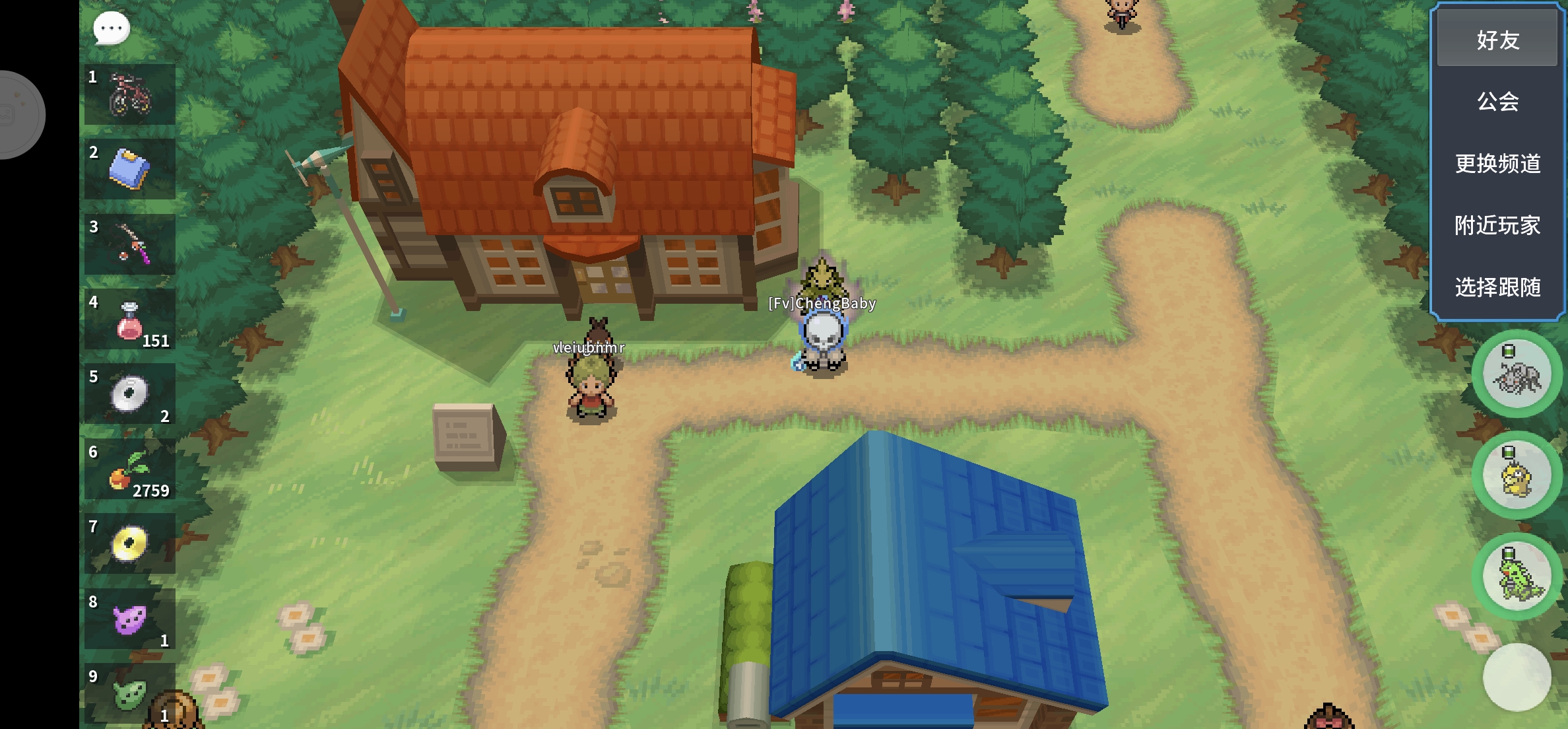Click 附近玩家 to view nearby players
Viewport: 1568px width, 729px height.
coord(1497,226)
